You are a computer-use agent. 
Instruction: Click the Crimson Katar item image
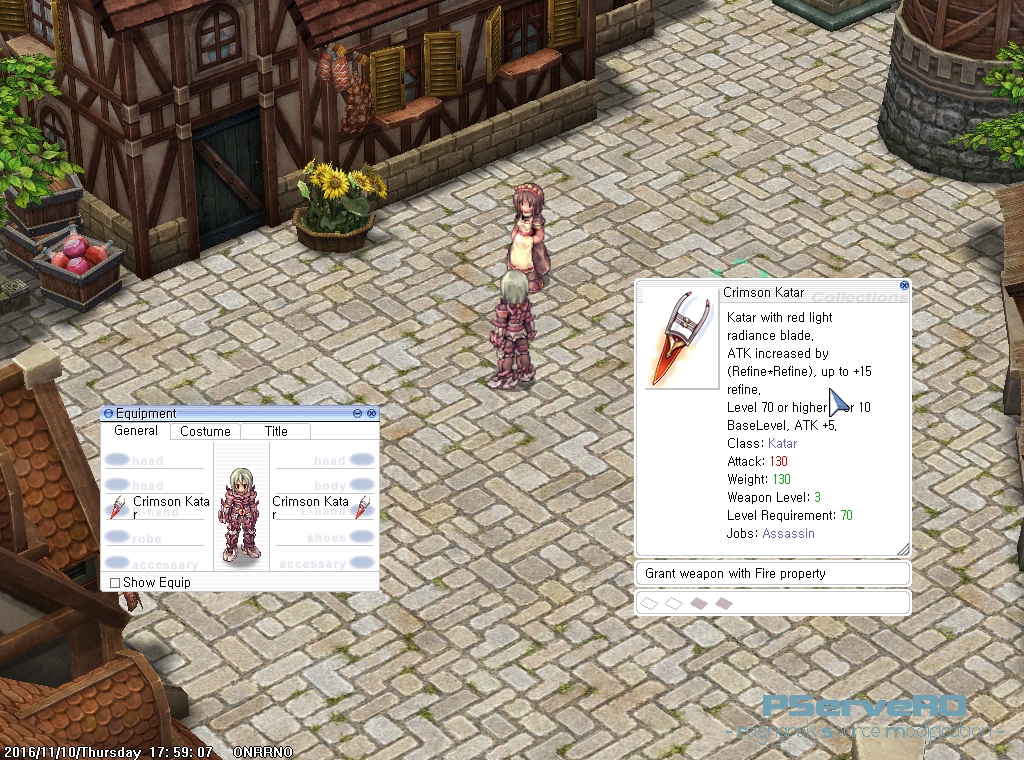coord(680,340)
